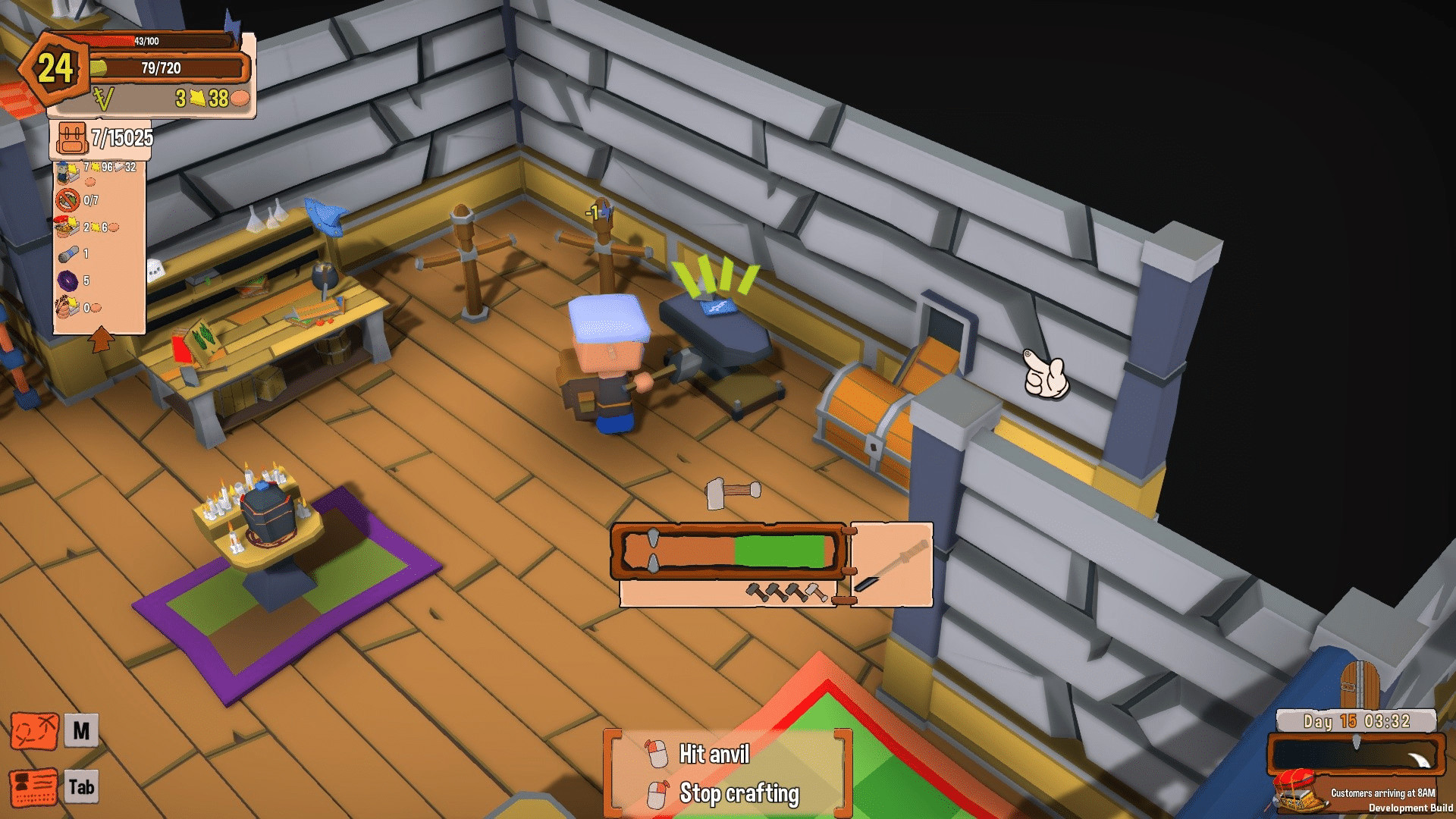
Task: Select the metal ingot row in tracker
Action: click(68, 254)
